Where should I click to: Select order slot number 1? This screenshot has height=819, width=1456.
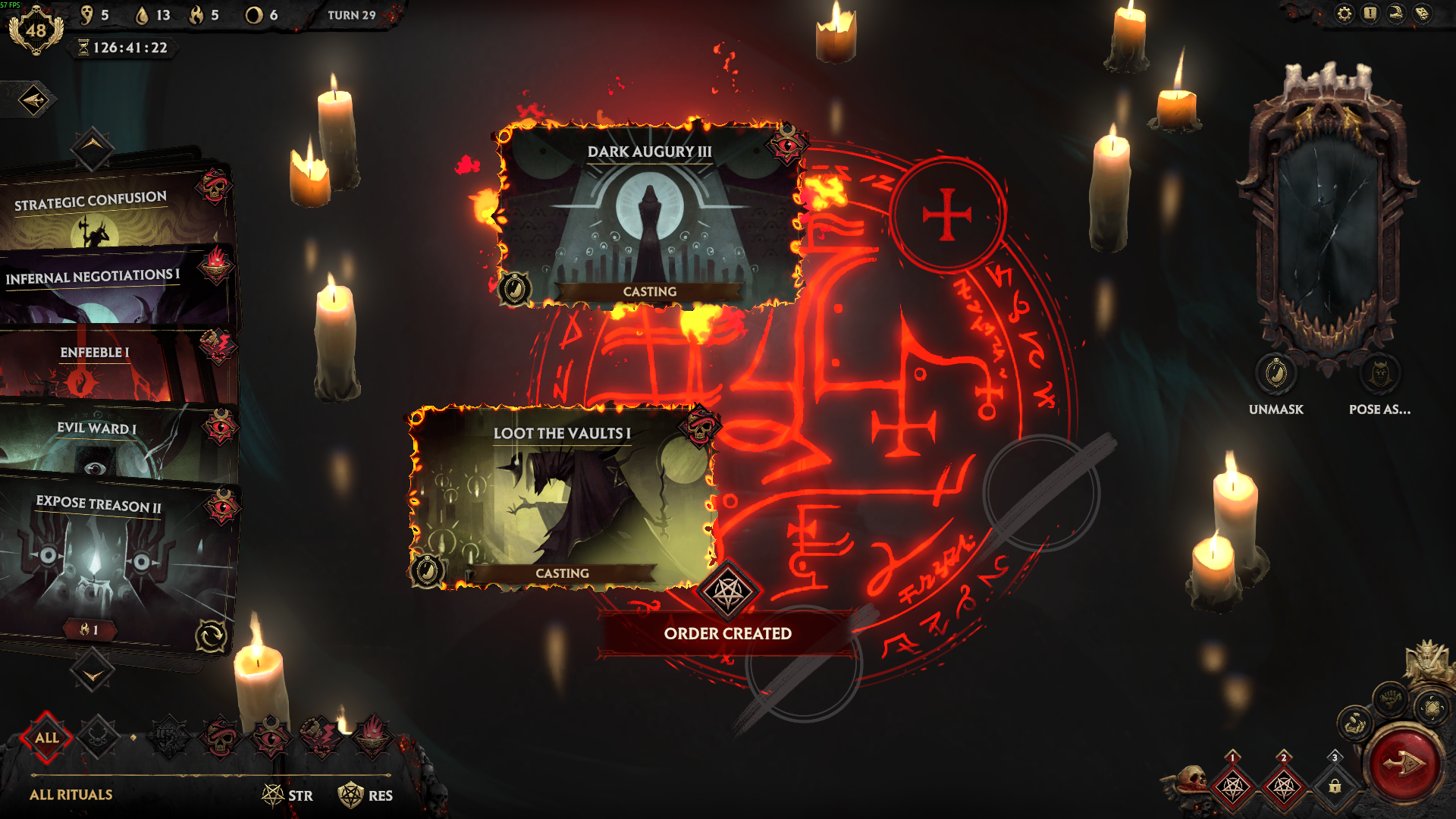coord(1233,786)
